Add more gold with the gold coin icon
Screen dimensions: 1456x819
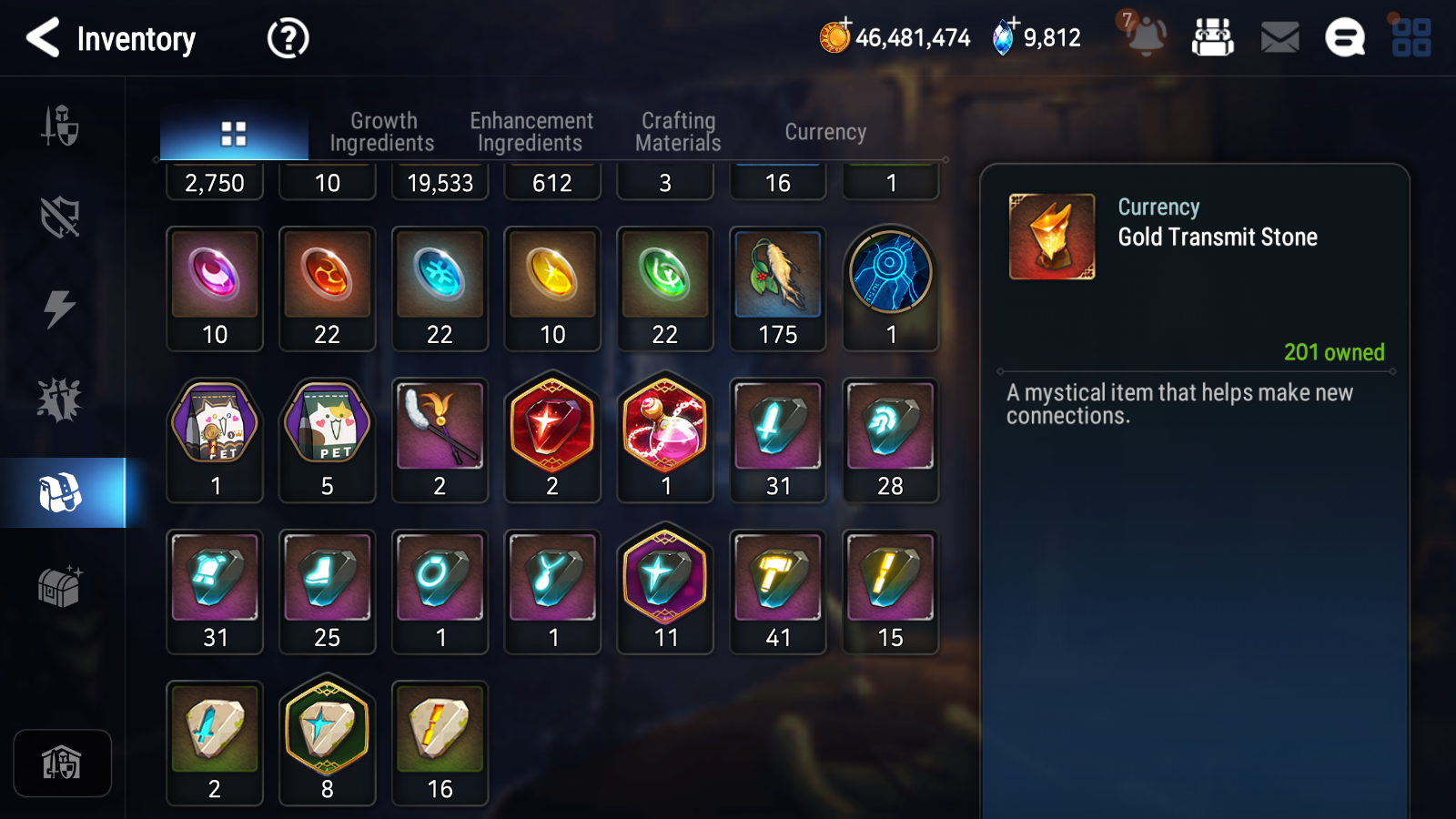click(834, 37)
